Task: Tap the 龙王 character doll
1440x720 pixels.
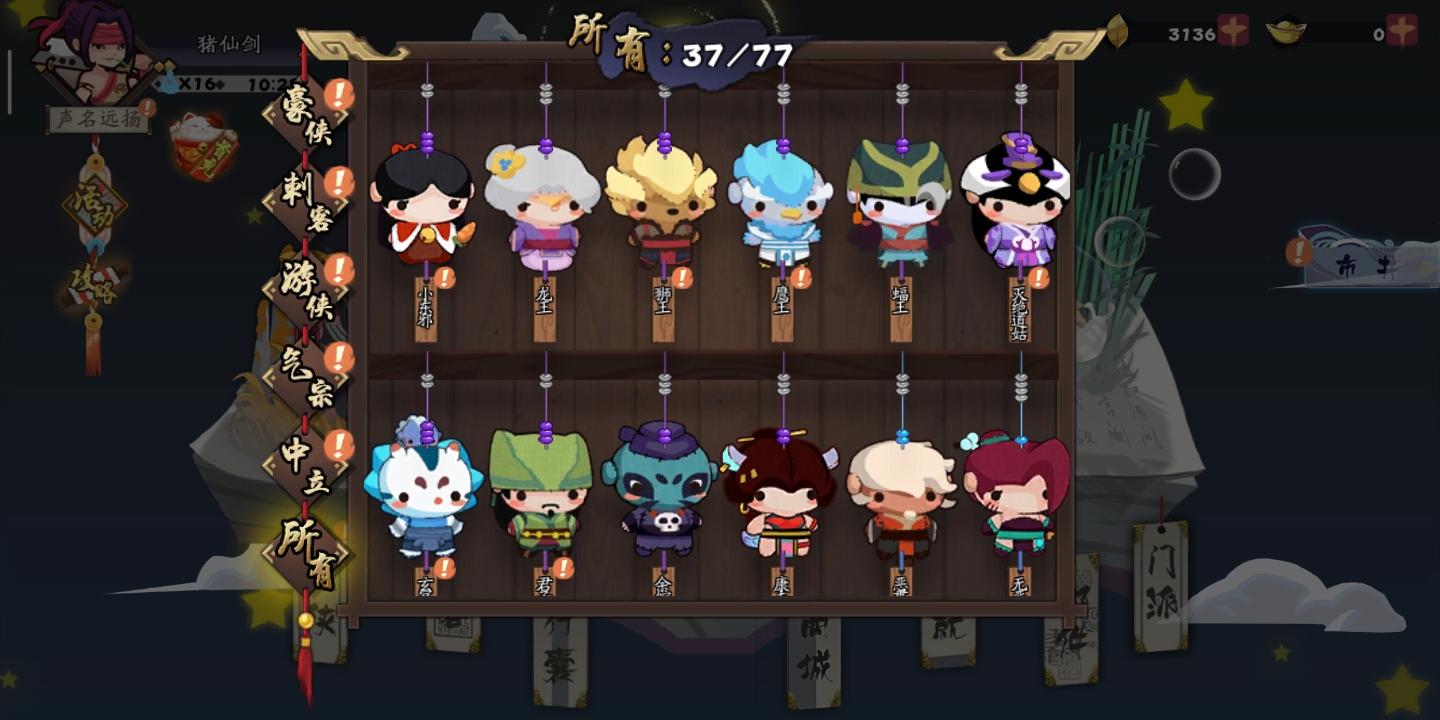Action: pos(543,215)
